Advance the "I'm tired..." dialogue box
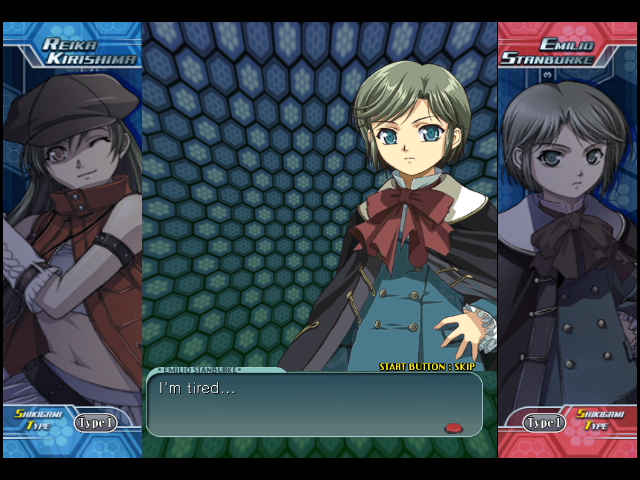 (313, 403)
